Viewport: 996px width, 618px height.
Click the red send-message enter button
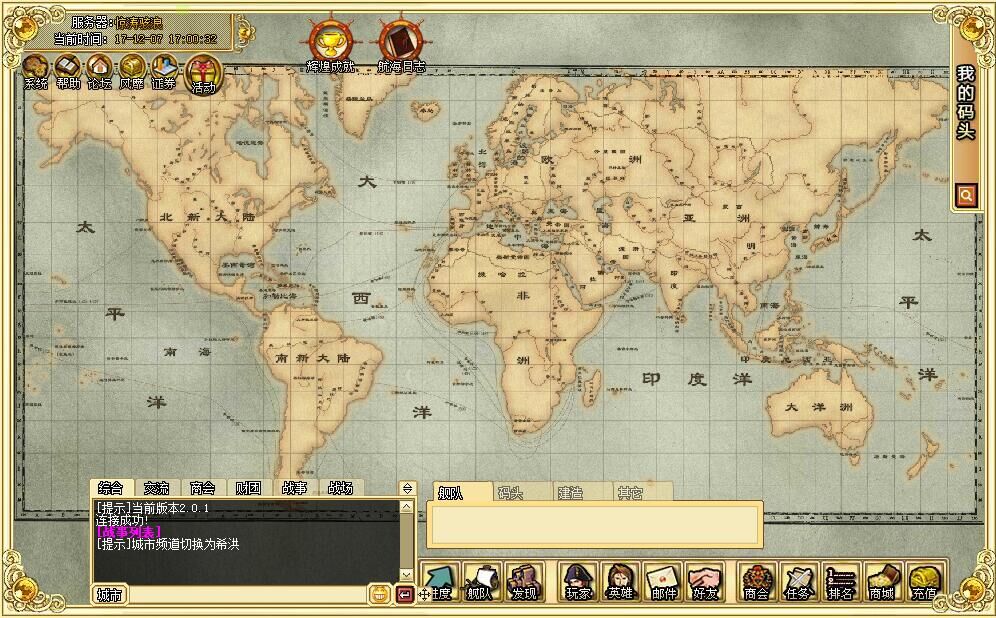pos(404,594)
